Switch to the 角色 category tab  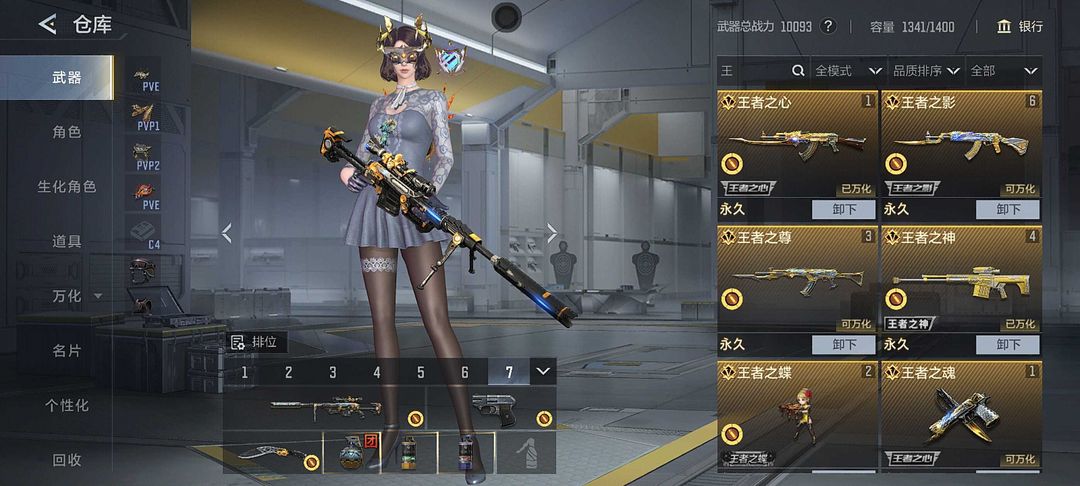pos(66,132)
